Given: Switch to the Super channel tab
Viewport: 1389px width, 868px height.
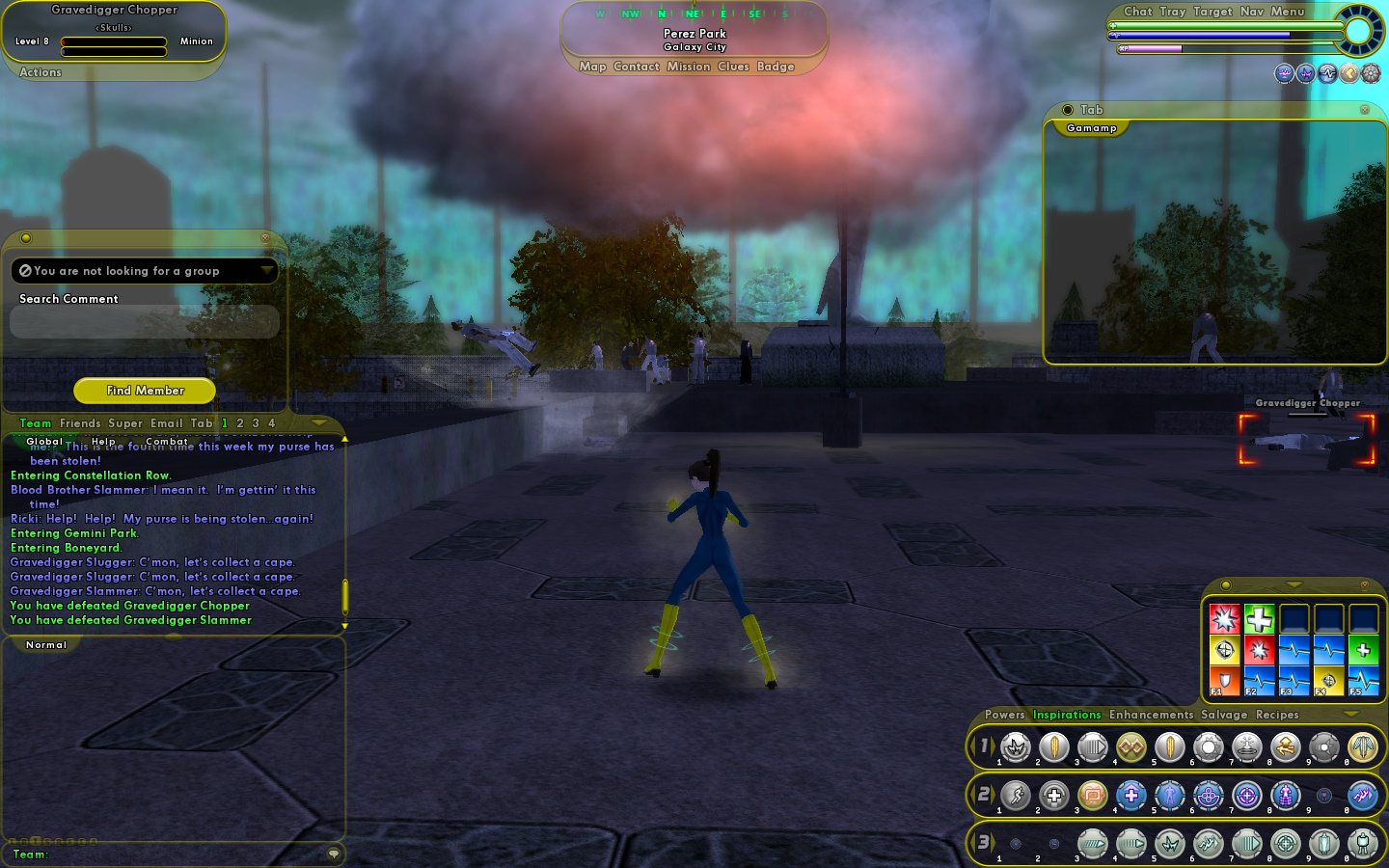Looking at the screenshot, I should (x=125, y=423).
